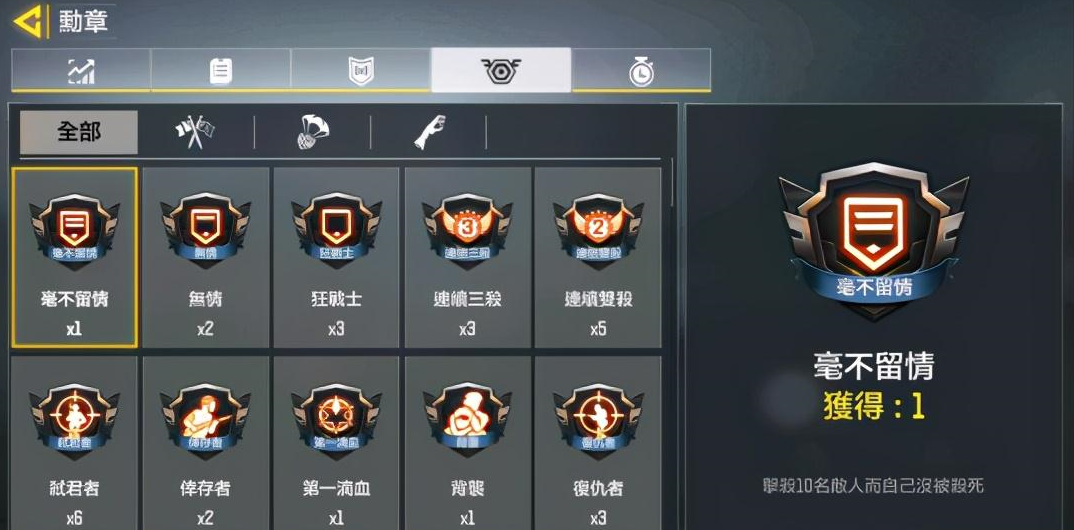Select the 無情 medal tile
The image size is (1074, 530).
205,257
